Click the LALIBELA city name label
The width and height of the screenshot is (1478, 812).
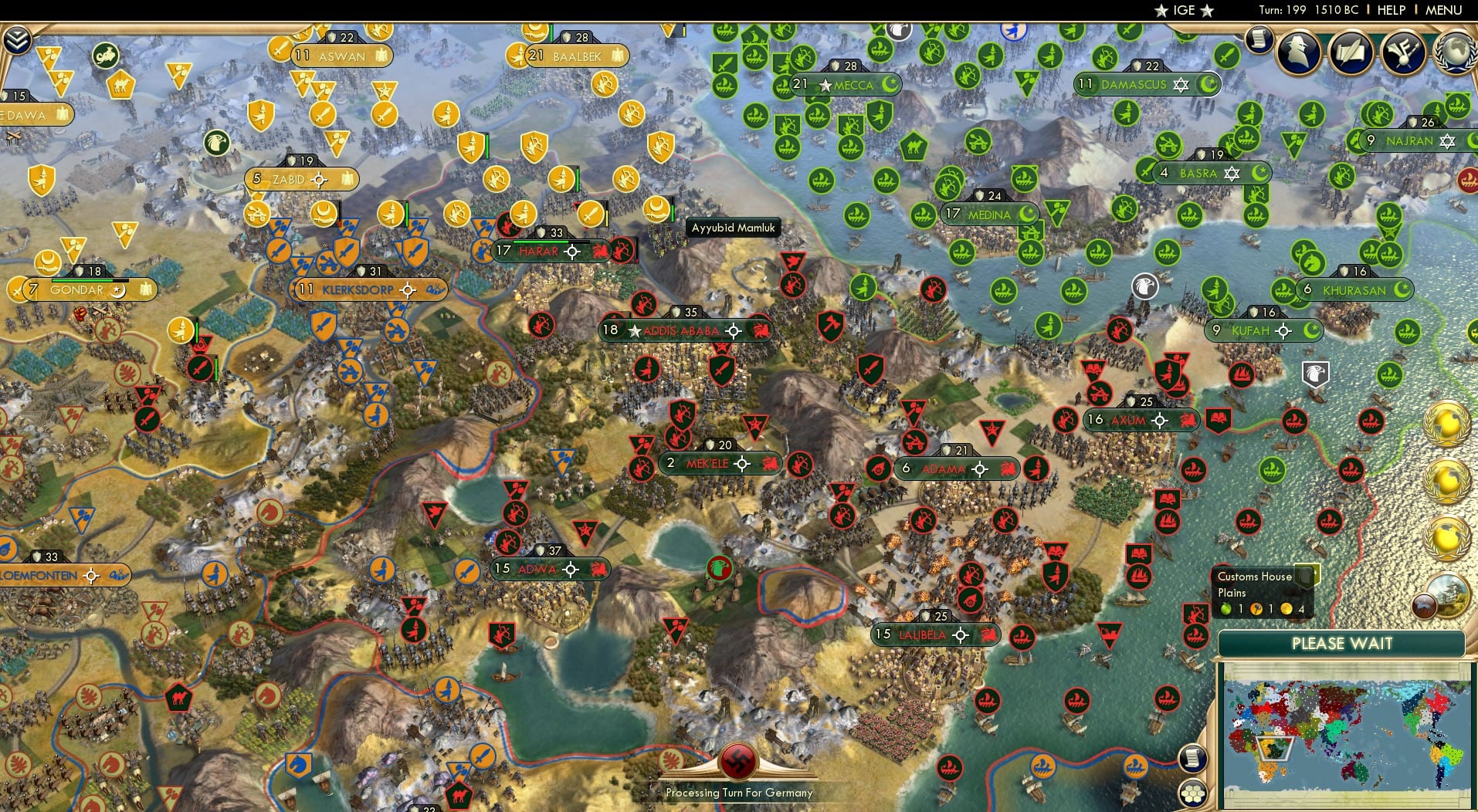point(924,634)
